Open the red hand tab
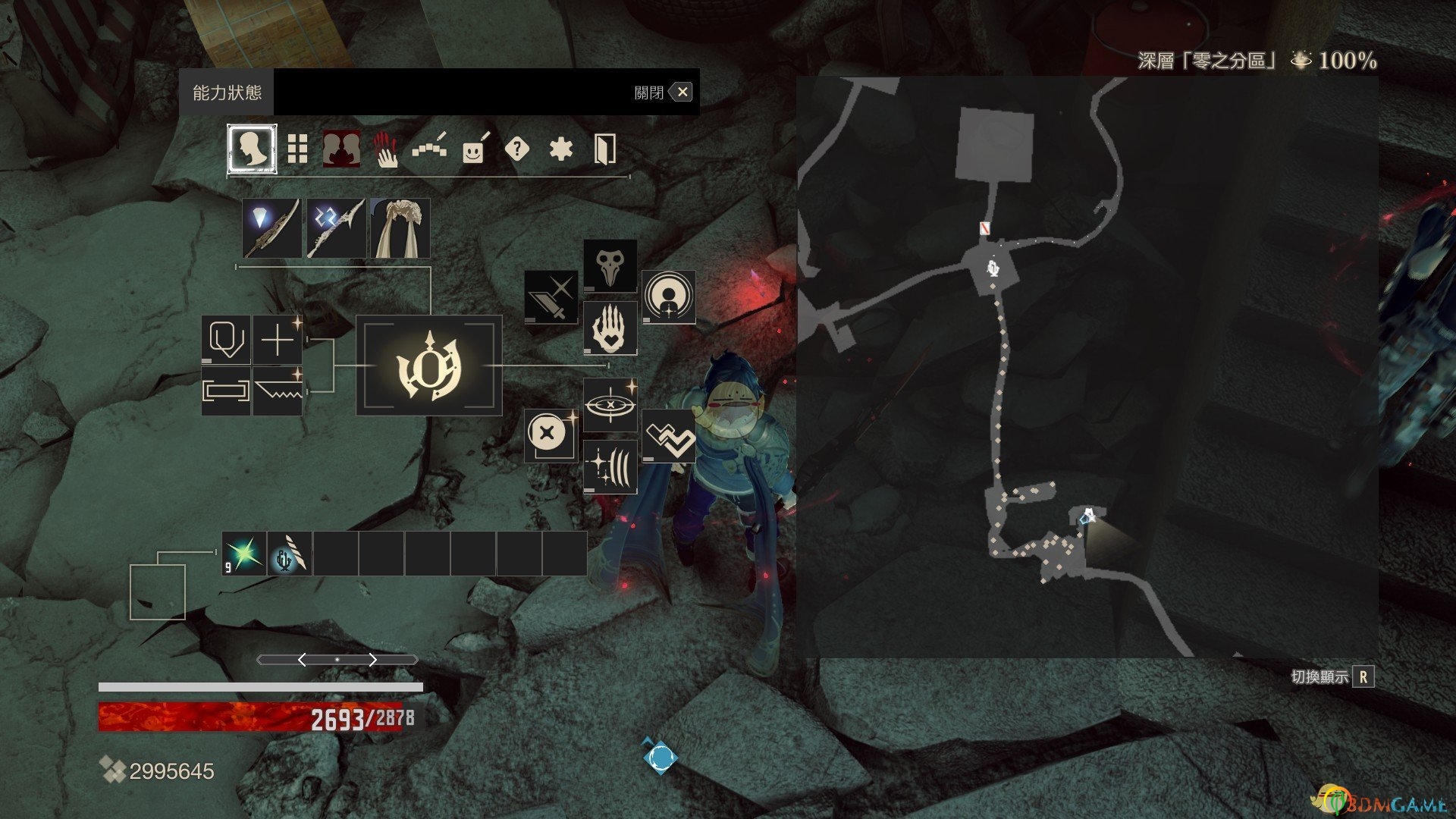 [385, 149]
